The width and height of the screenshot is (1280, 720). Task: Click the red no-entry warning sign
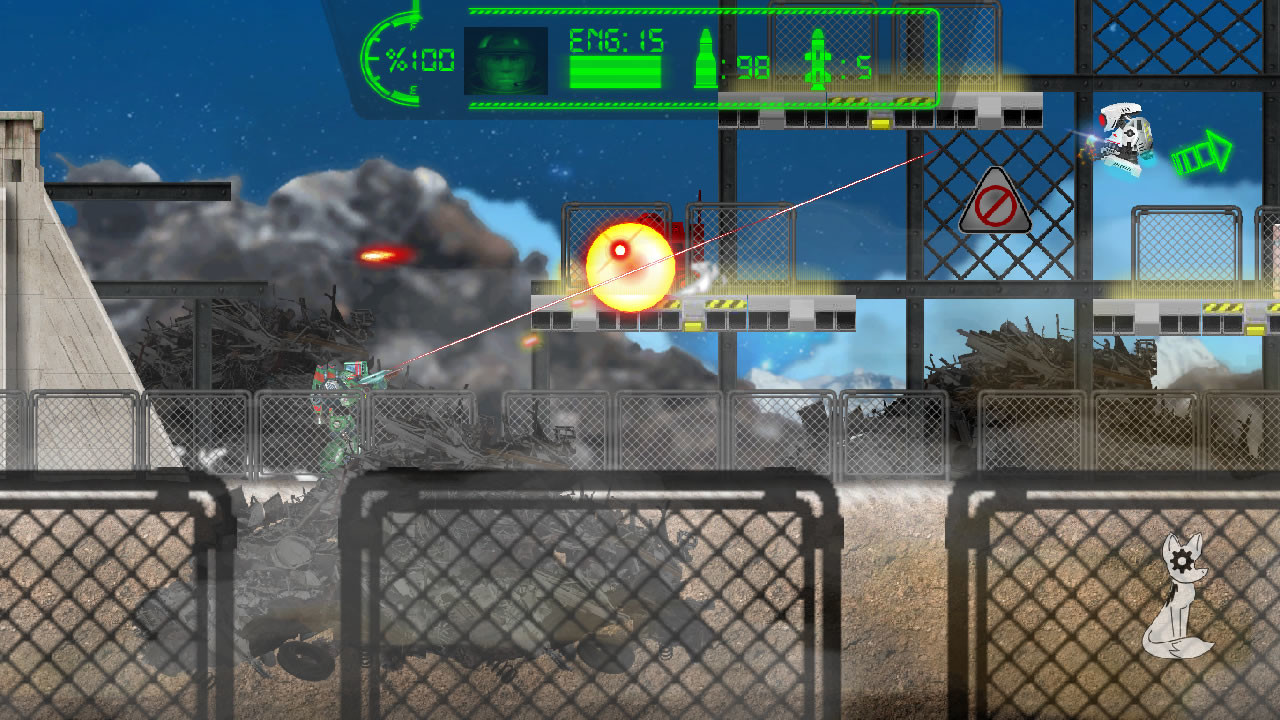(993, 203)
